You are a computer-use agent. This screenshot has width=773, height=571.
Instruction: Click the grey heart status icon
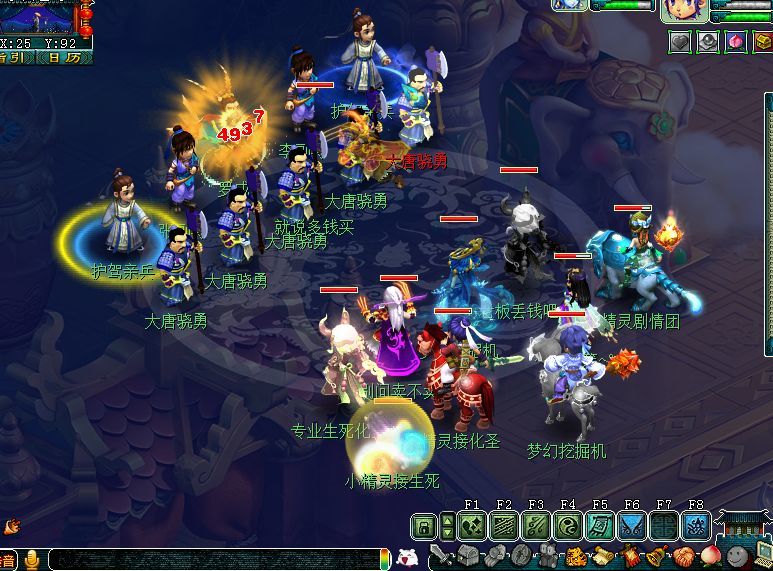681,42
